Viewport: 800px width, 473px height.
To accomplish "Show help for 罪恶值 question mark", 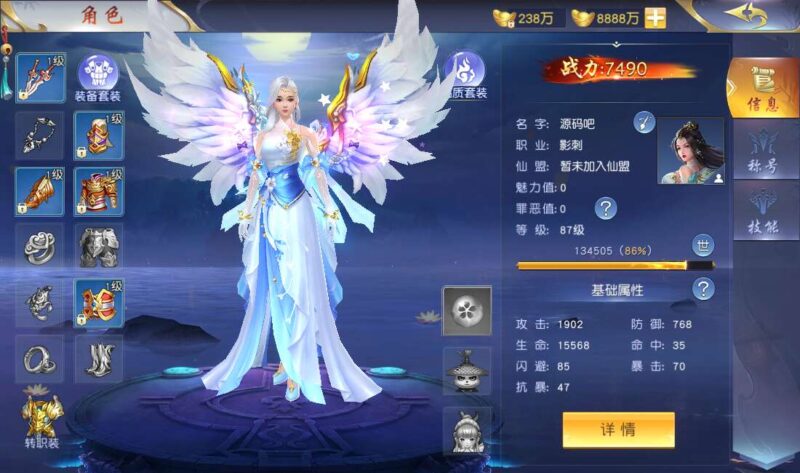I will click(605, 208).
